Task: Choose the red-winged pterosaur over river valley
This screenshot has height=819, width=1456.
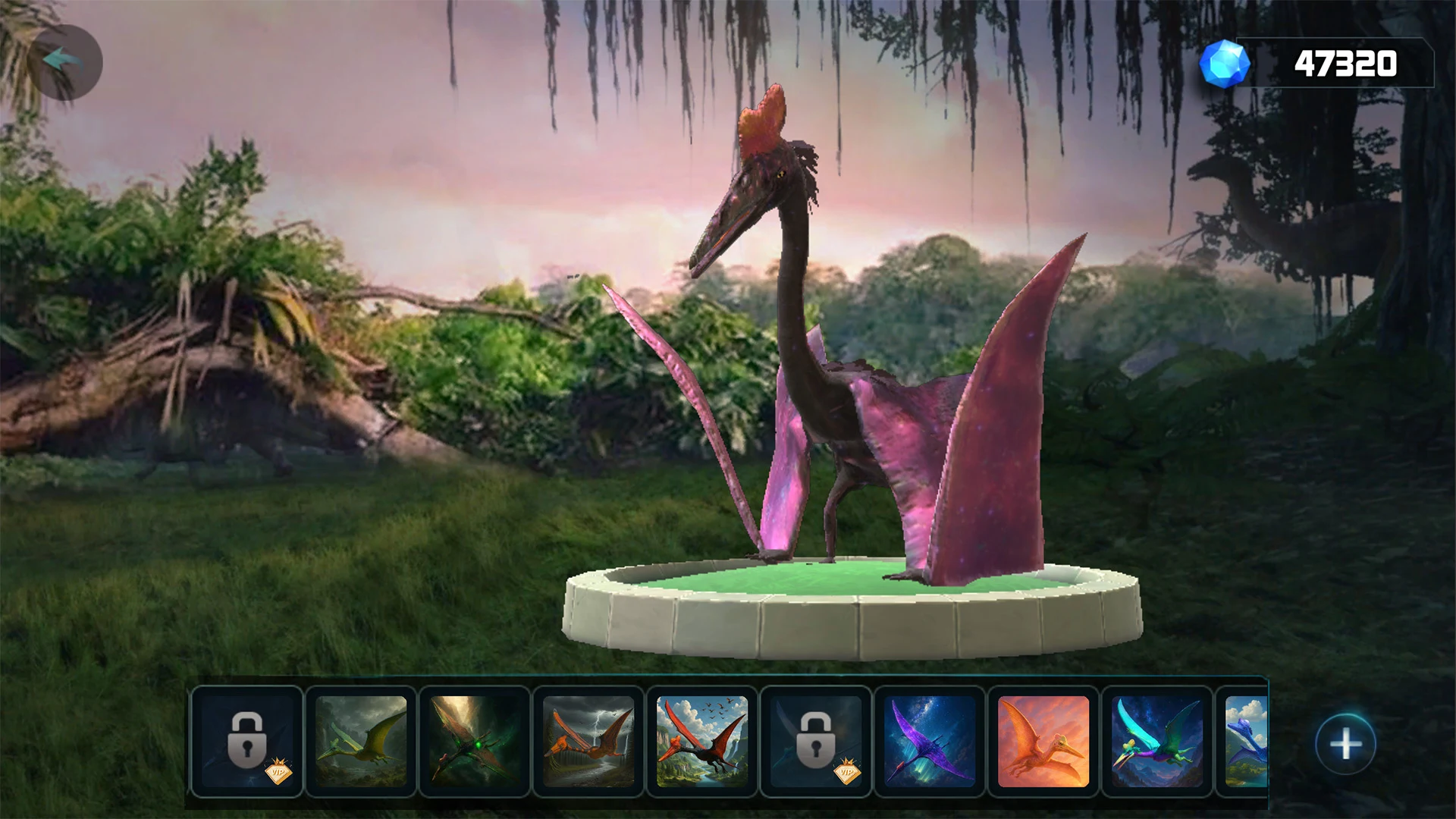Action: [x=702, y=742]
